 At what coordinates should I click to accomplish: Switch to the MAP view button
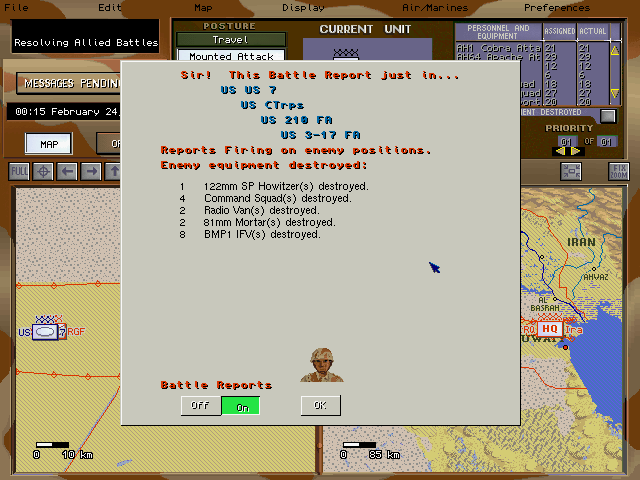[48, 144]
